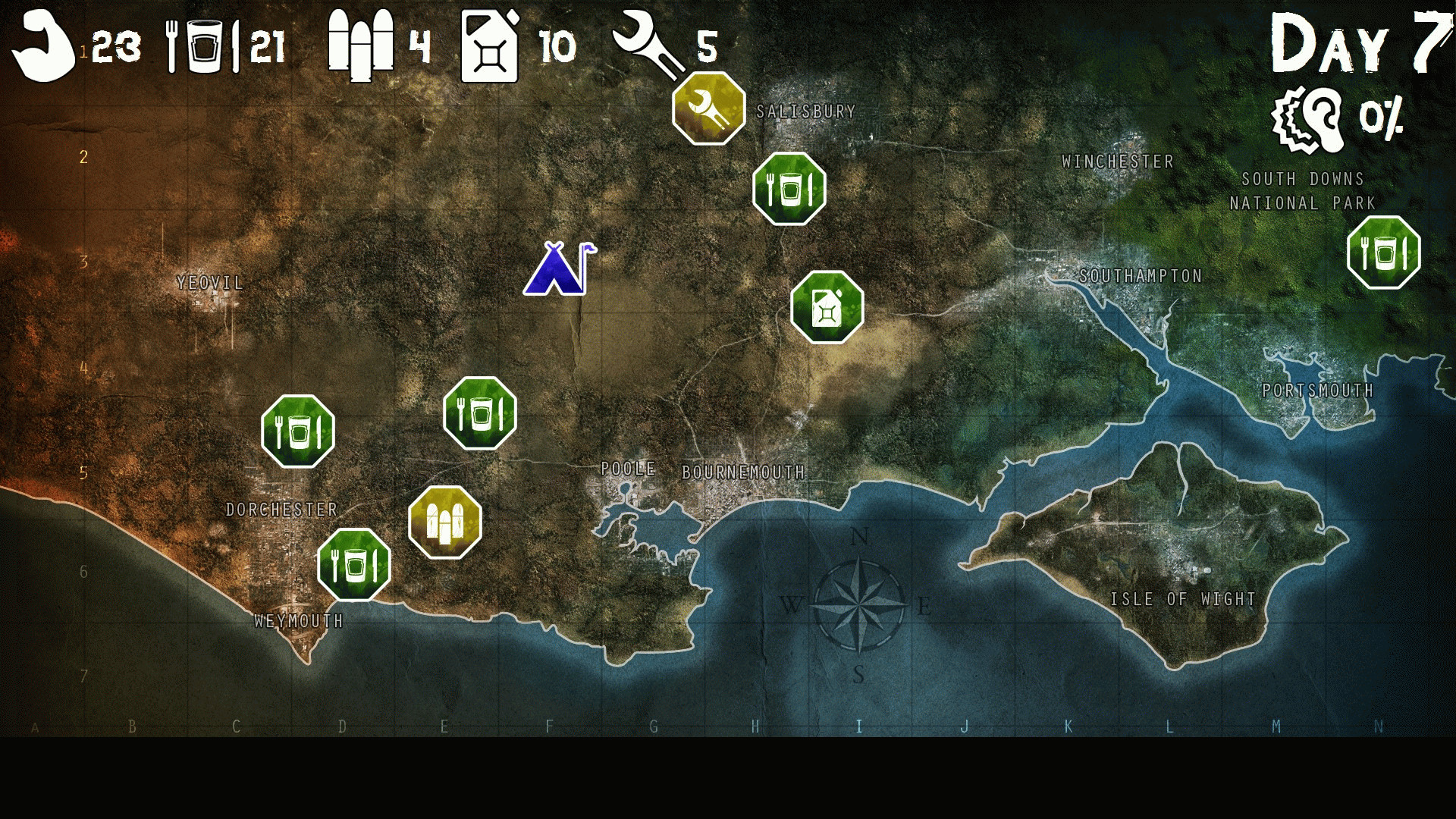Select the wrench mission marker near Salisbury
Viewport: 1456px width, 819px height.
pos(708,108)
